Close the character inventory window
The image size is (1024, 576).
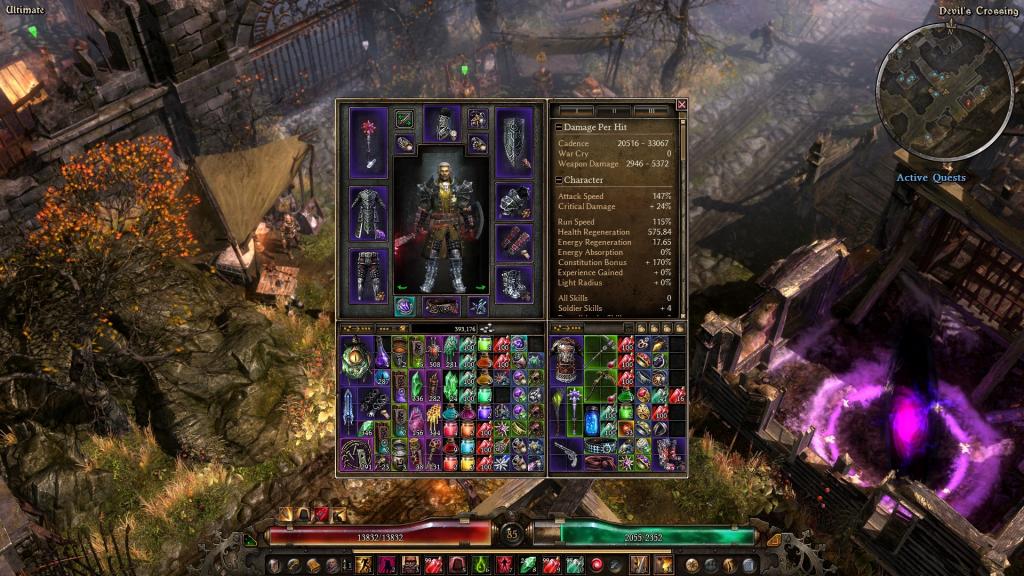point(682,104)
